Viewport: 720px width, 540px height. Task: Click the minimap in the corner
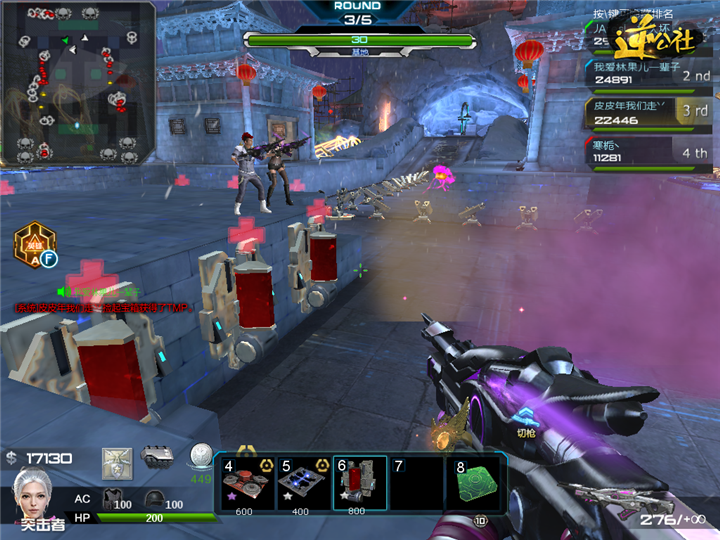click(x=78, y=82)
